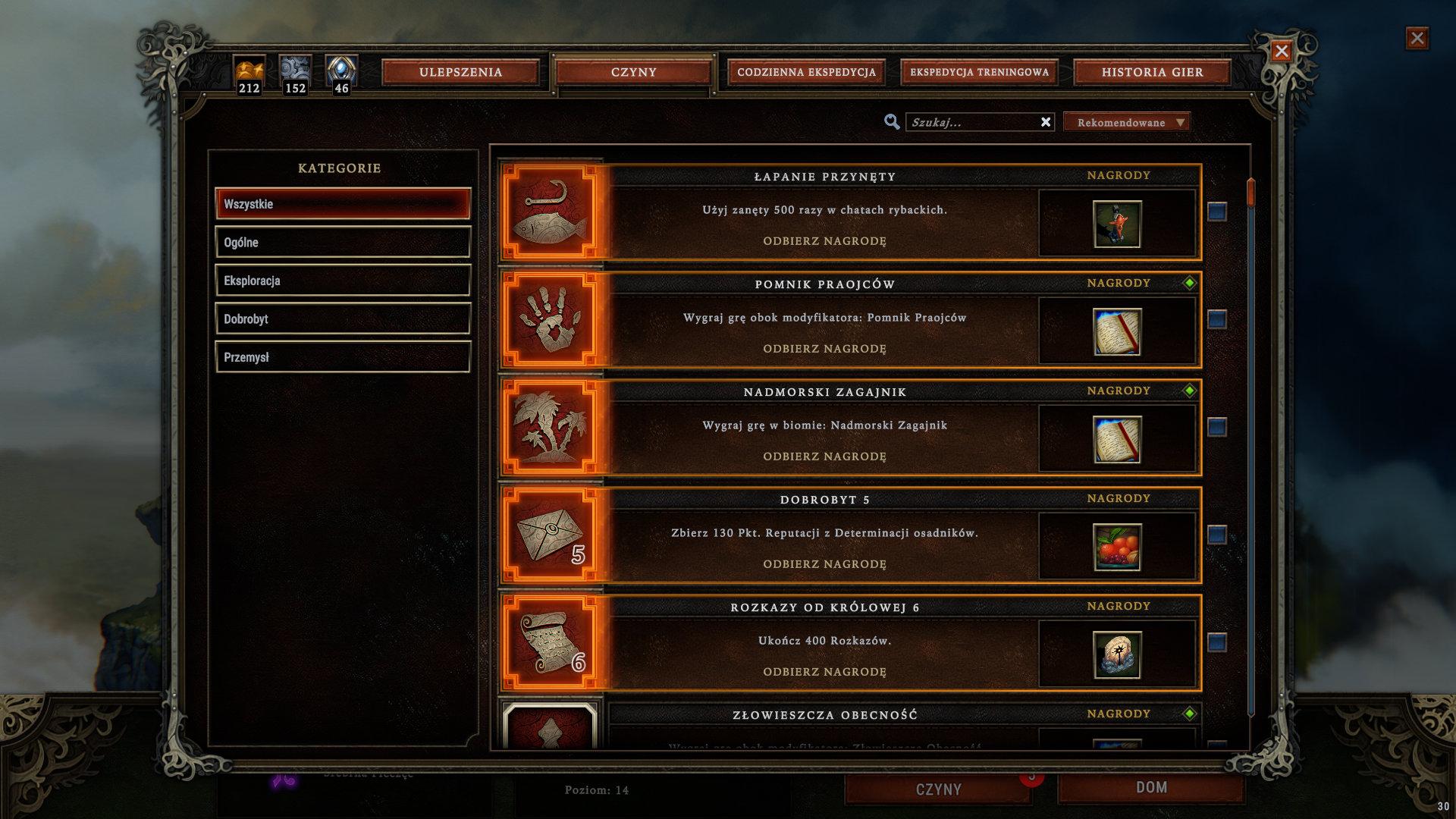
Task: Open the Codzienna Ekspedycja tab
Action: tap(806, 72)
